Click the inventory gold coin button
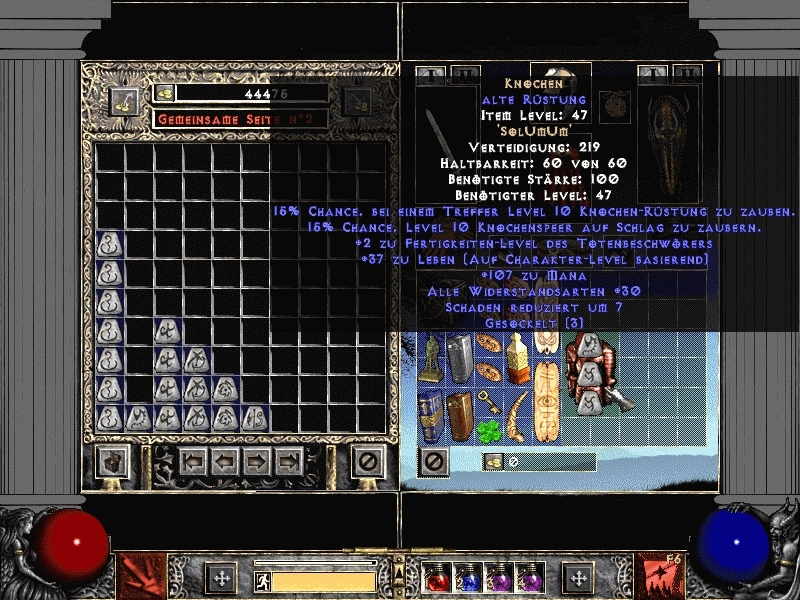Screen dimensions: 800x600 click(x=493, y=462)
